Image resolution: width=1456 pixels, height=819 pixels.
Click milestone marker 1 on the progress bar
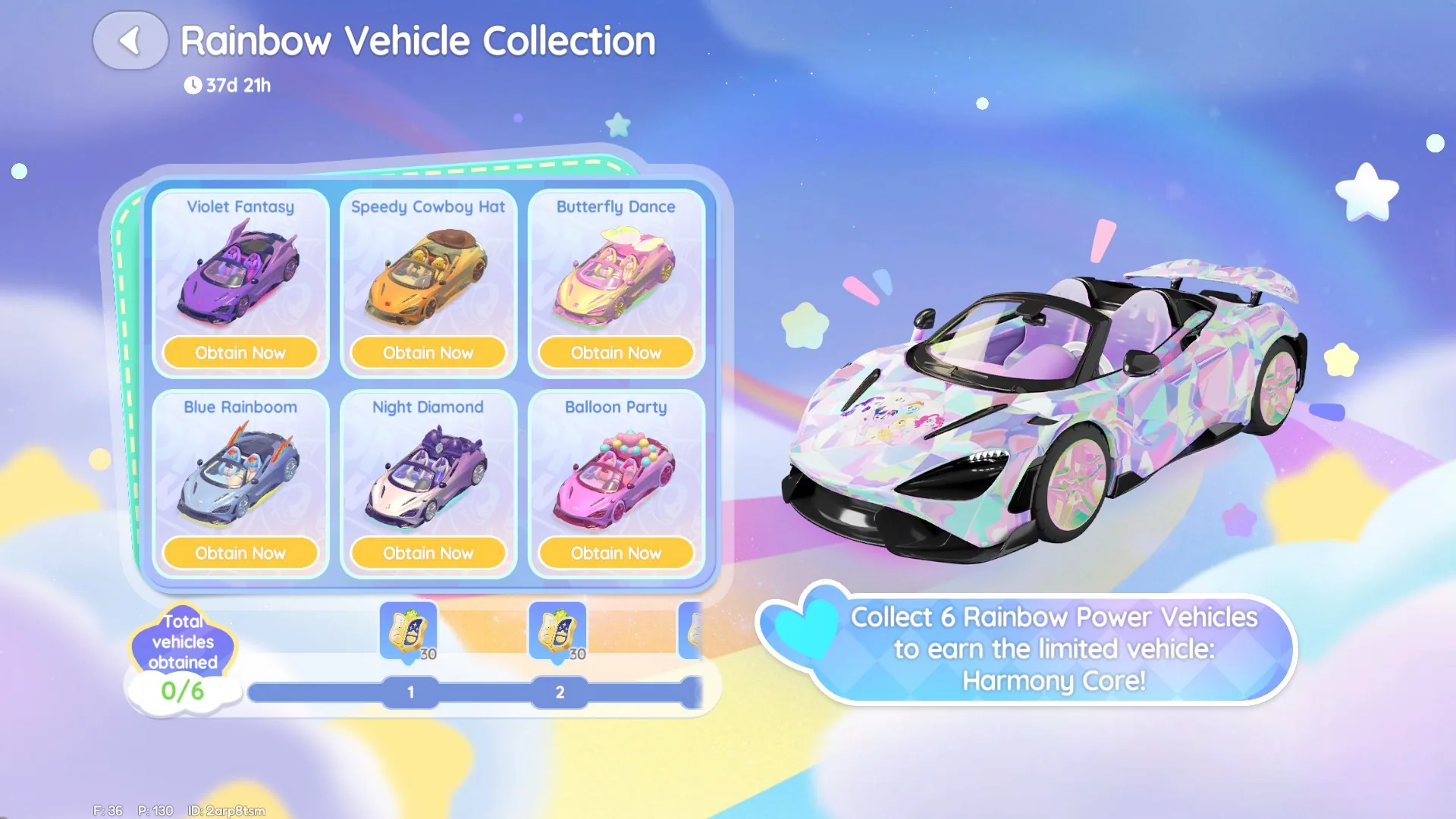[410, 692]
